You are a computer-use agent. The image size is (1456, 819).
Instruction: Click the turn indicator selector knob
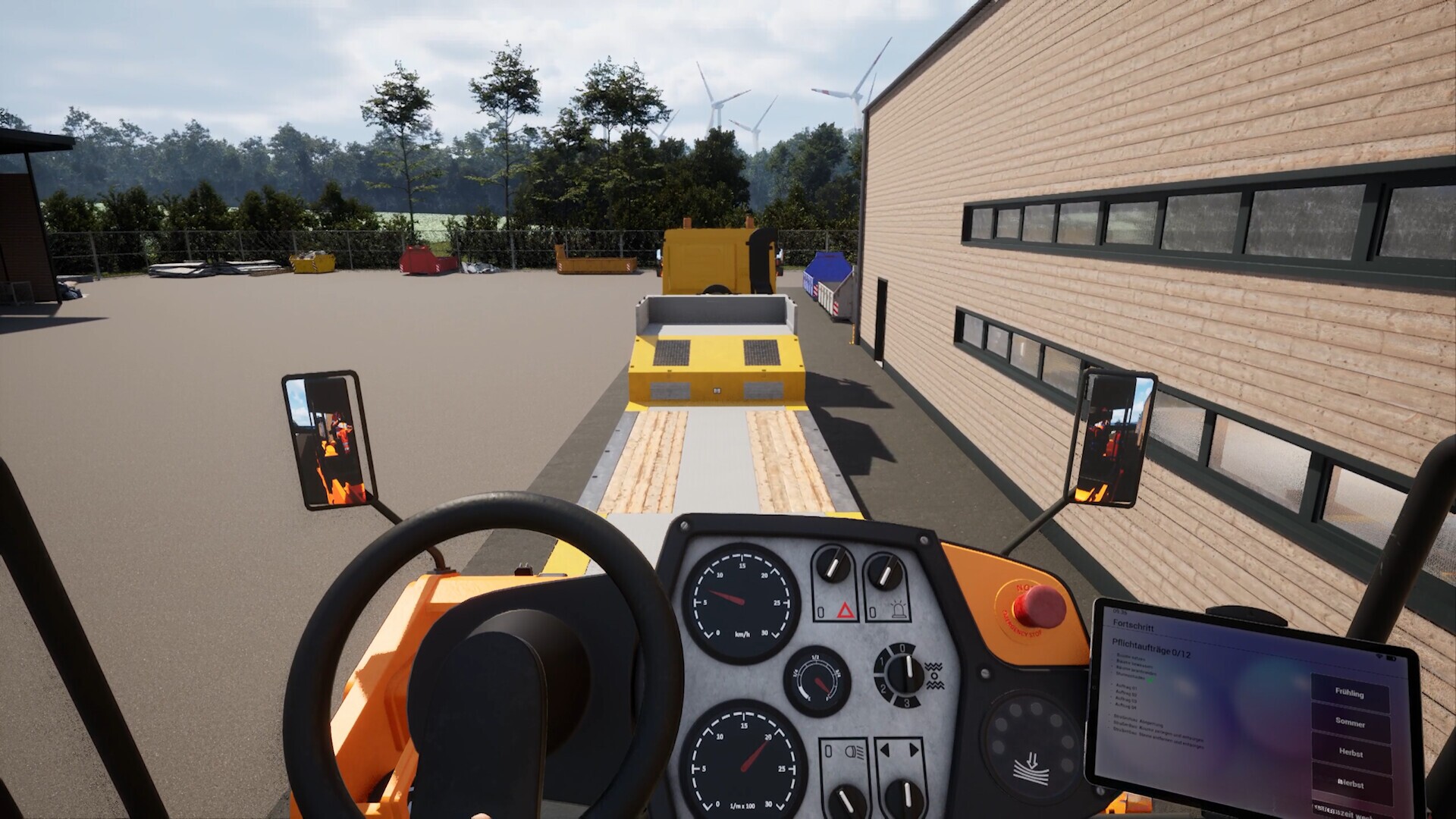[x=905, y=796]
